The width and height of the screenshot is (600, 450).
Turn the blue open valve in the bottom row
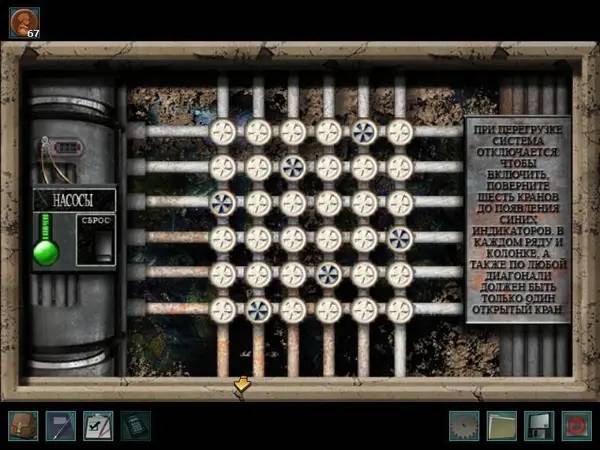[258, 310]
